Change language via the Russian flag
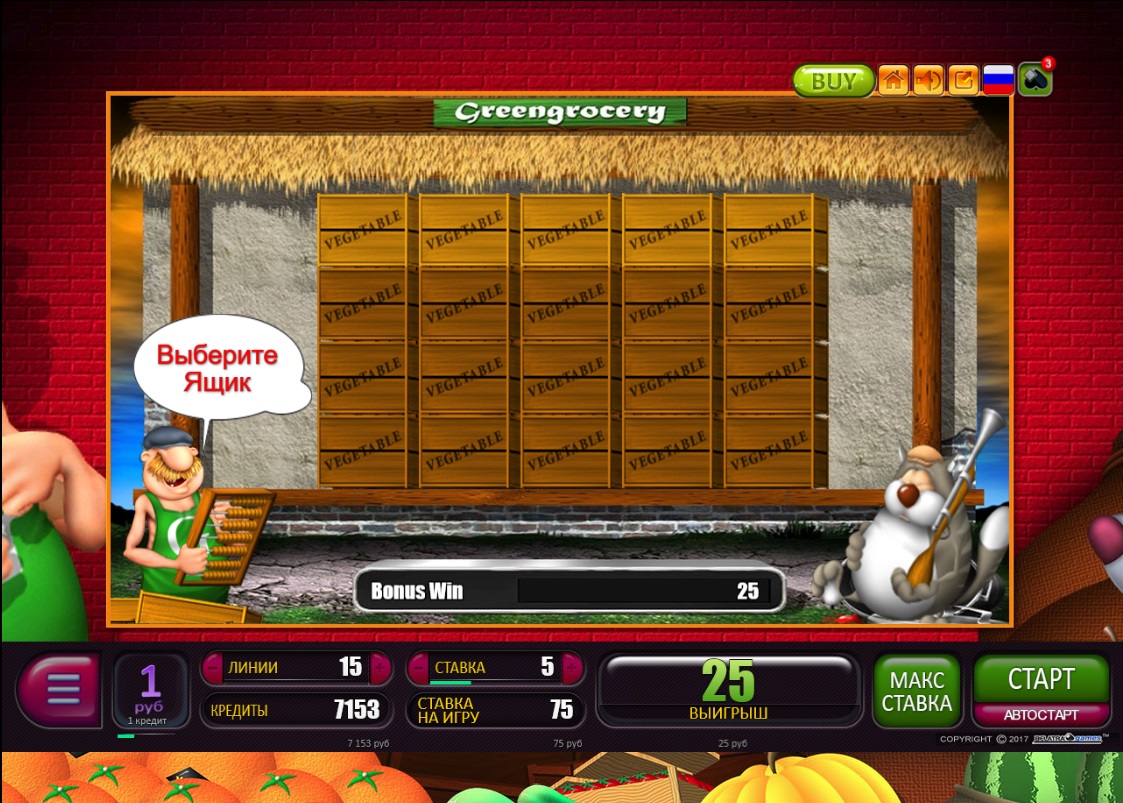This screenshot has height=803, width=1123. [x=998, y=80]
